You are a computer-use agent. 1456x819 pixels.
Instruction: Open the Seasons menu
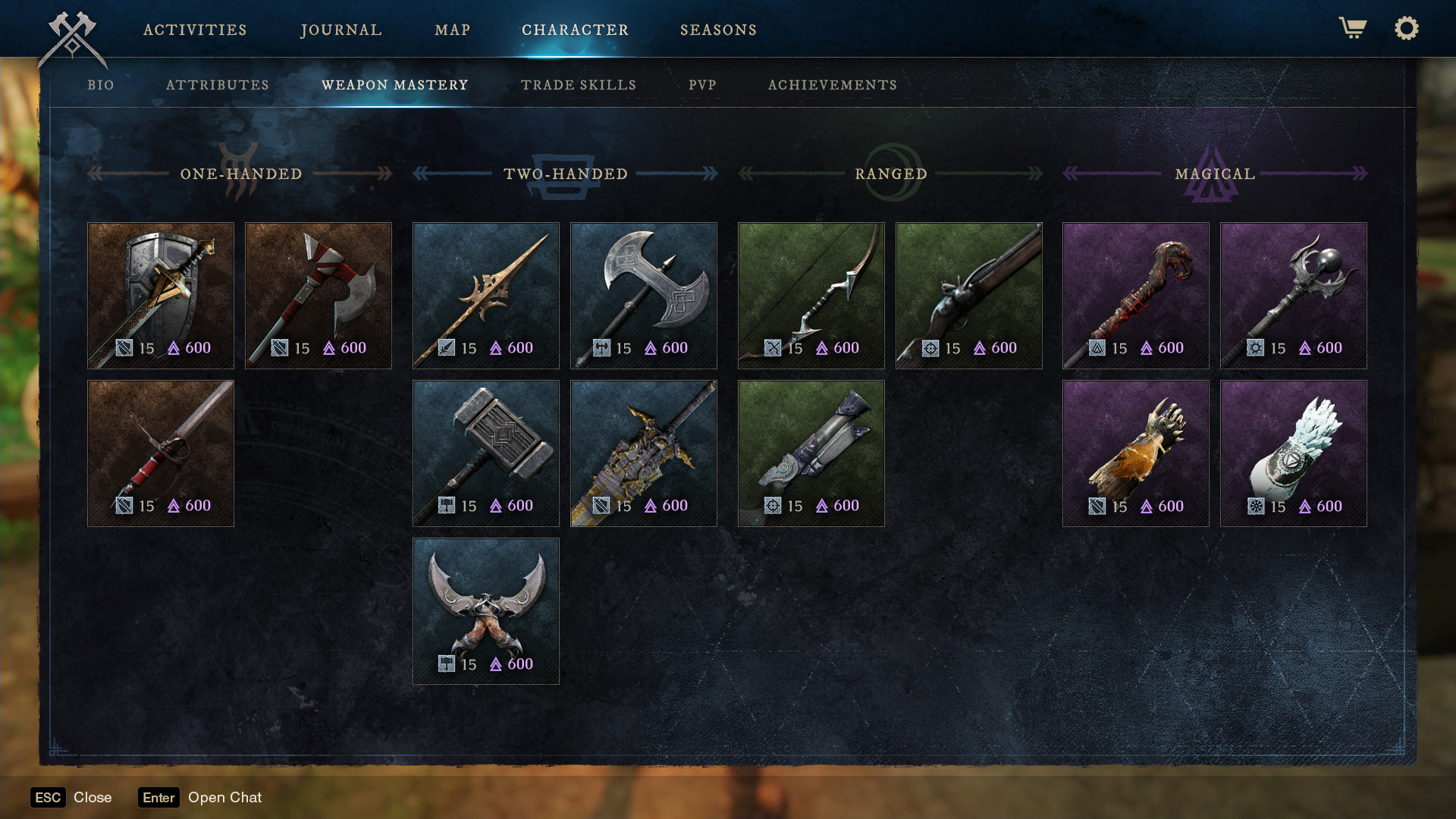pos(718,30)
